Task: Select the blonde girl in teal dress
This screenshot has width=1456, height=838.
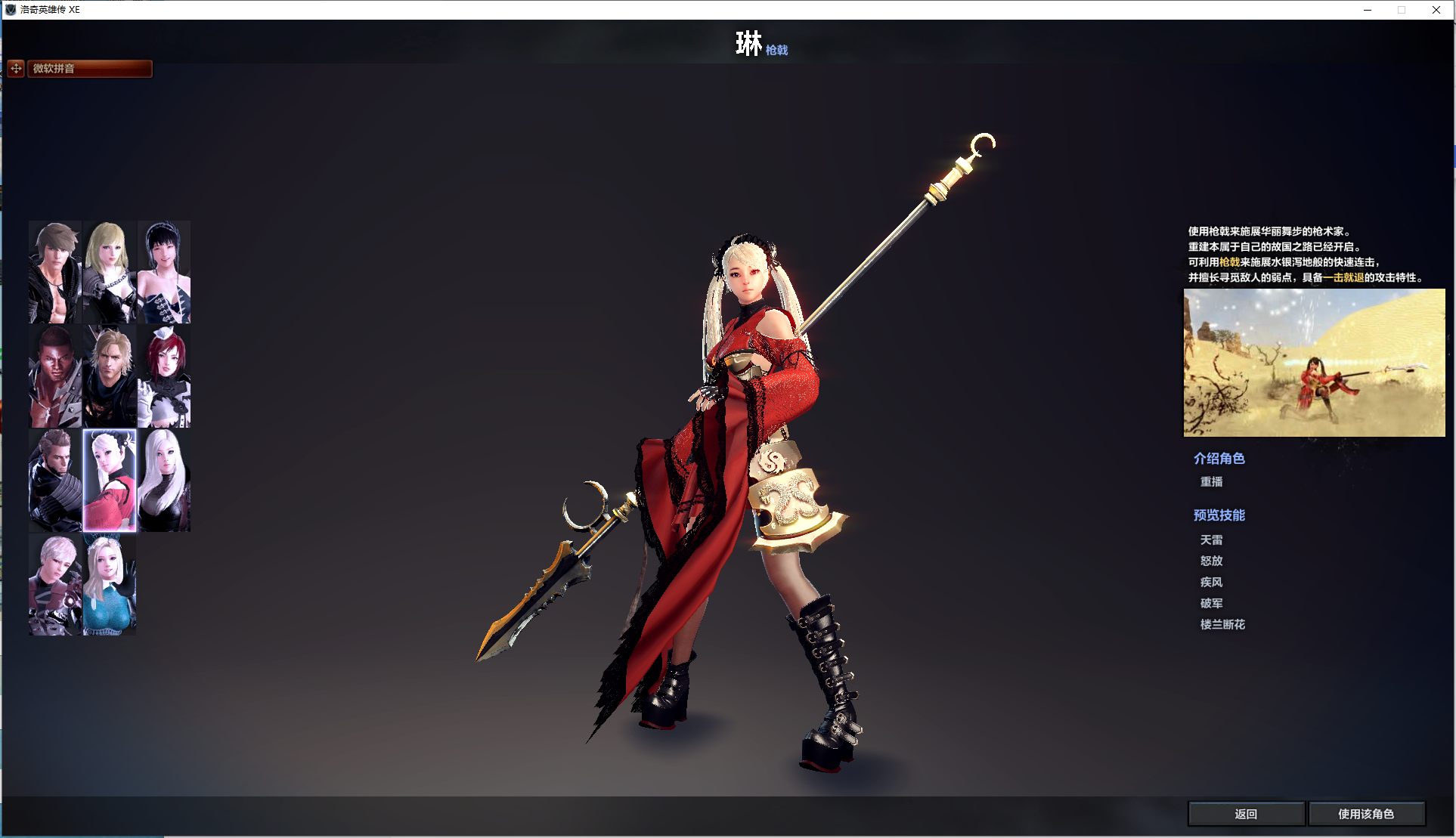Action: [110, 585]
